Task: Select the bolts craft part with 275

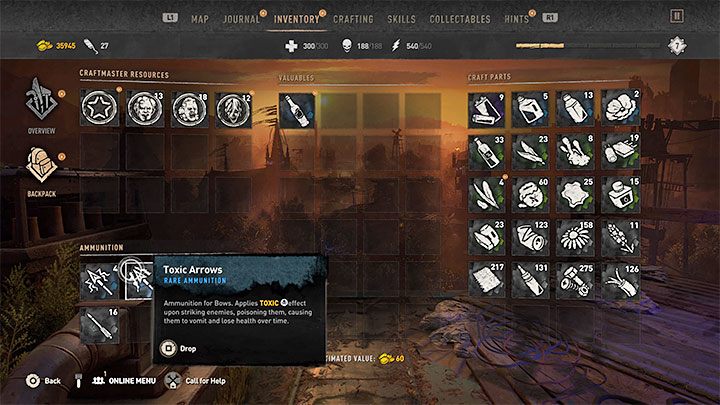Action: [577, 280]
